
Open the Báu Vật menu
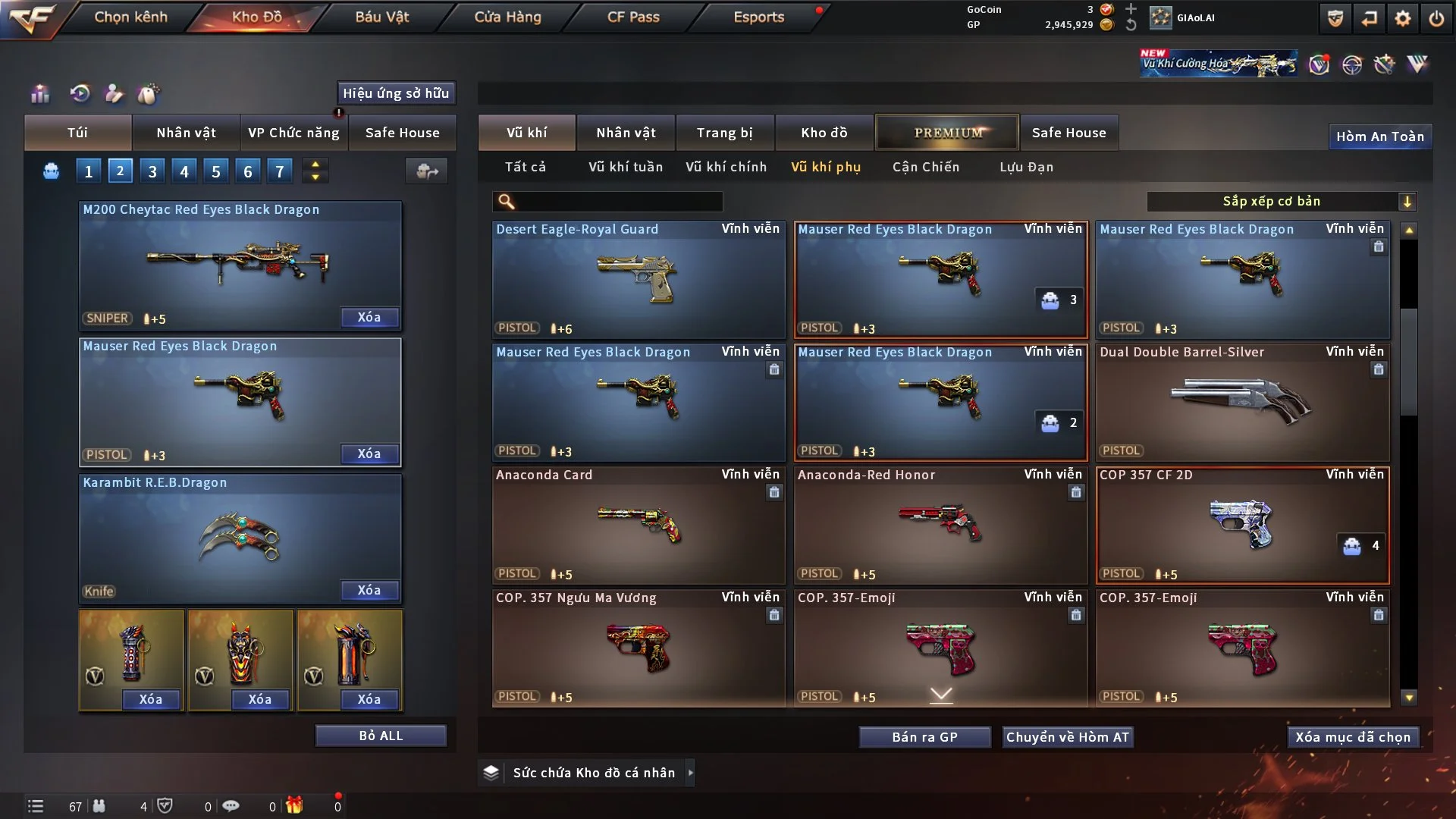pos(381,17)
